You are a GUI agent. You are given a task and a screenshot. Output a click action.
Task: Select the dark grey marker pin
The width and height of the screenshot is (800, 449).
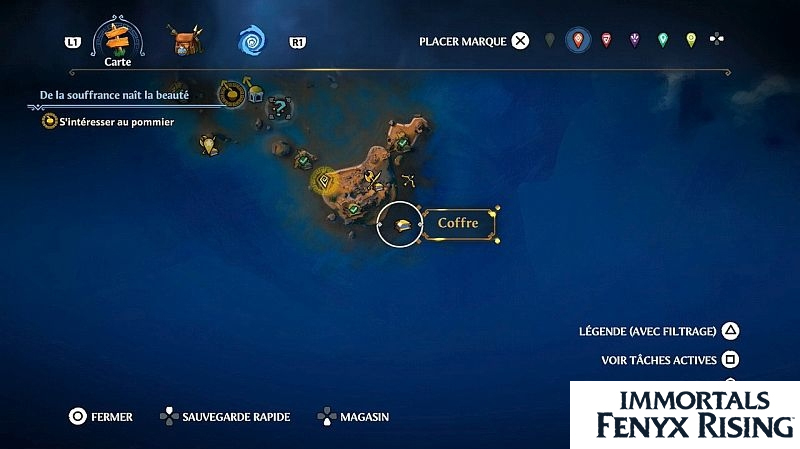point(549,41)
